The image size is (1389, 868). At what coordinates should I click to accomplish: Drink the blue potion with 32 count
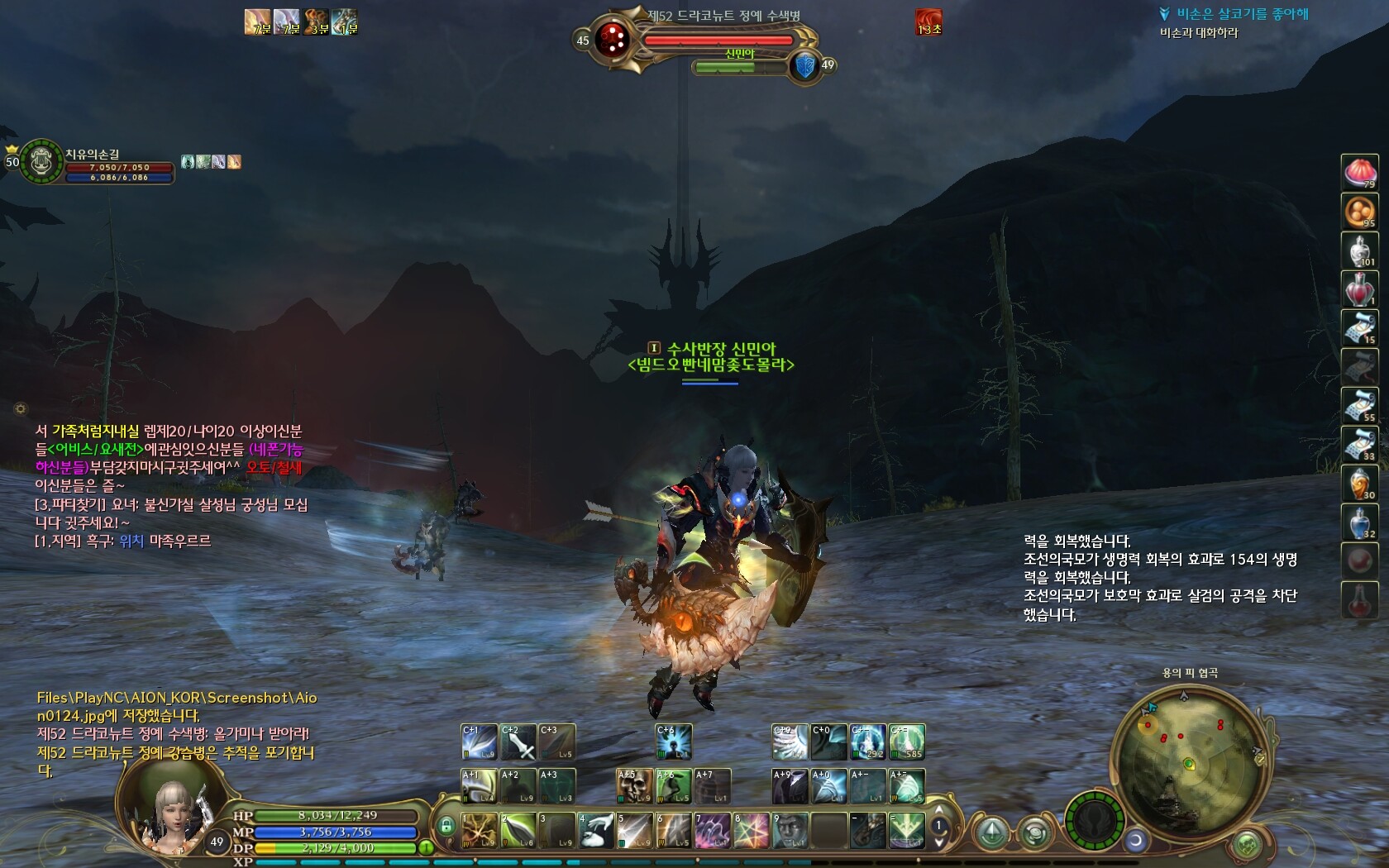point(1360,522)
